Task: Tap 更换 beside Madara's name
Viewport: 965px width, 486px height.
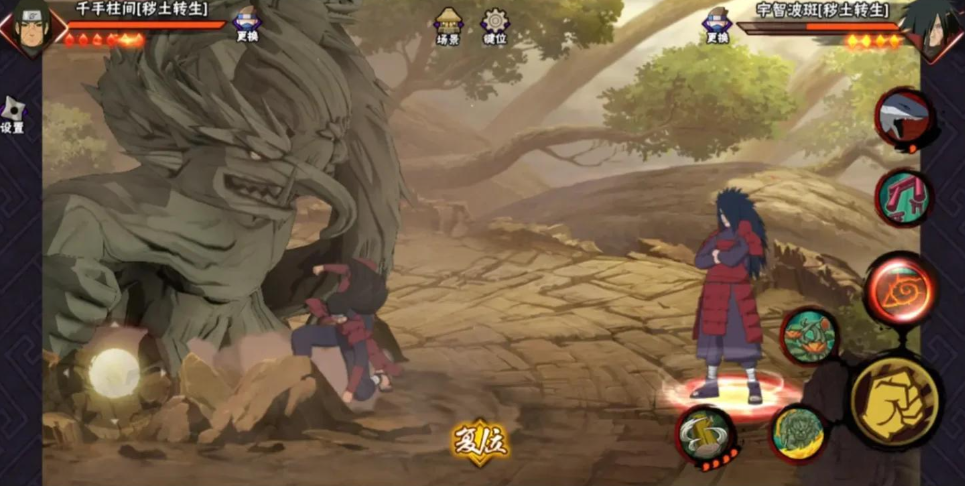Action: [x=716, y=24]
